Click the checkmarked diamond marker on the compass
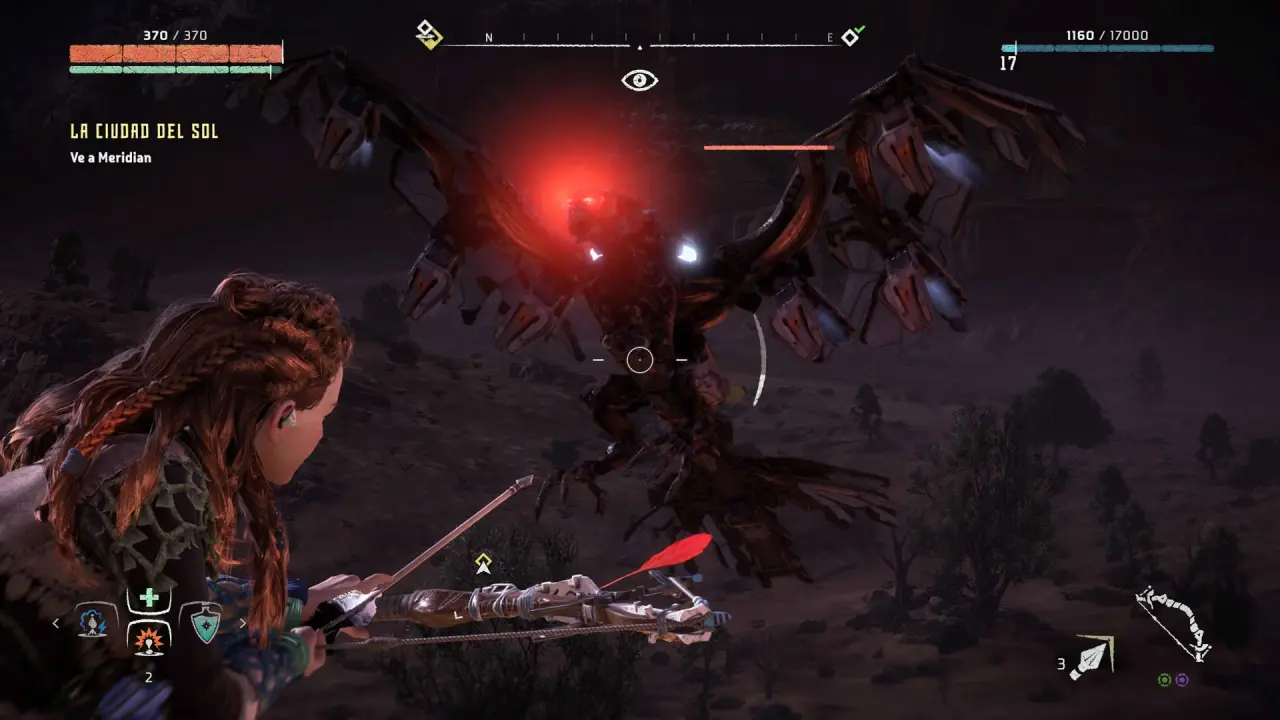1280x720 pixels. [851, 37]
